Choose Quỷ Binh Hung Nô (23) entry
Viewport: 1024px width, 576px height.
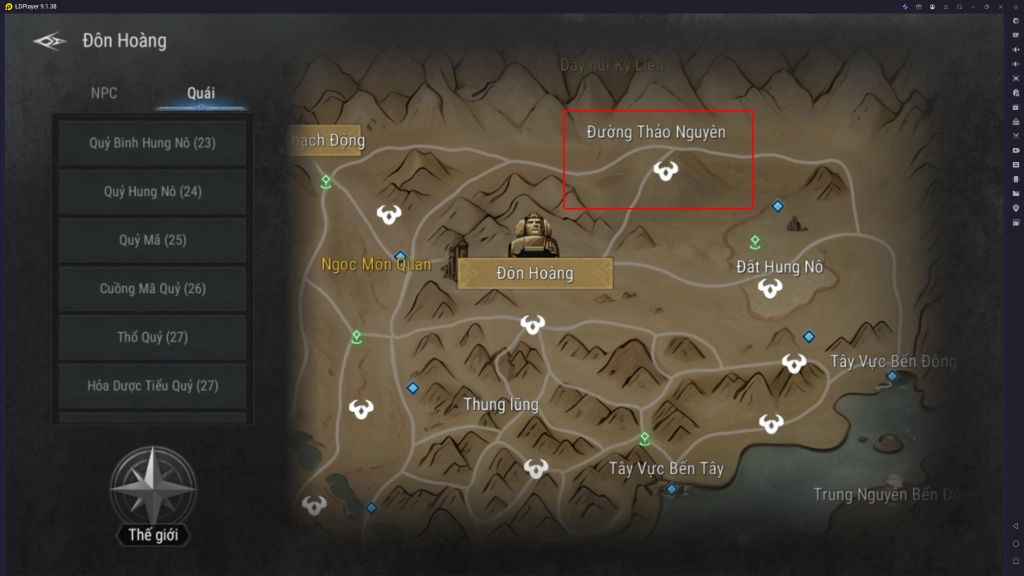(x=152, y=143)
